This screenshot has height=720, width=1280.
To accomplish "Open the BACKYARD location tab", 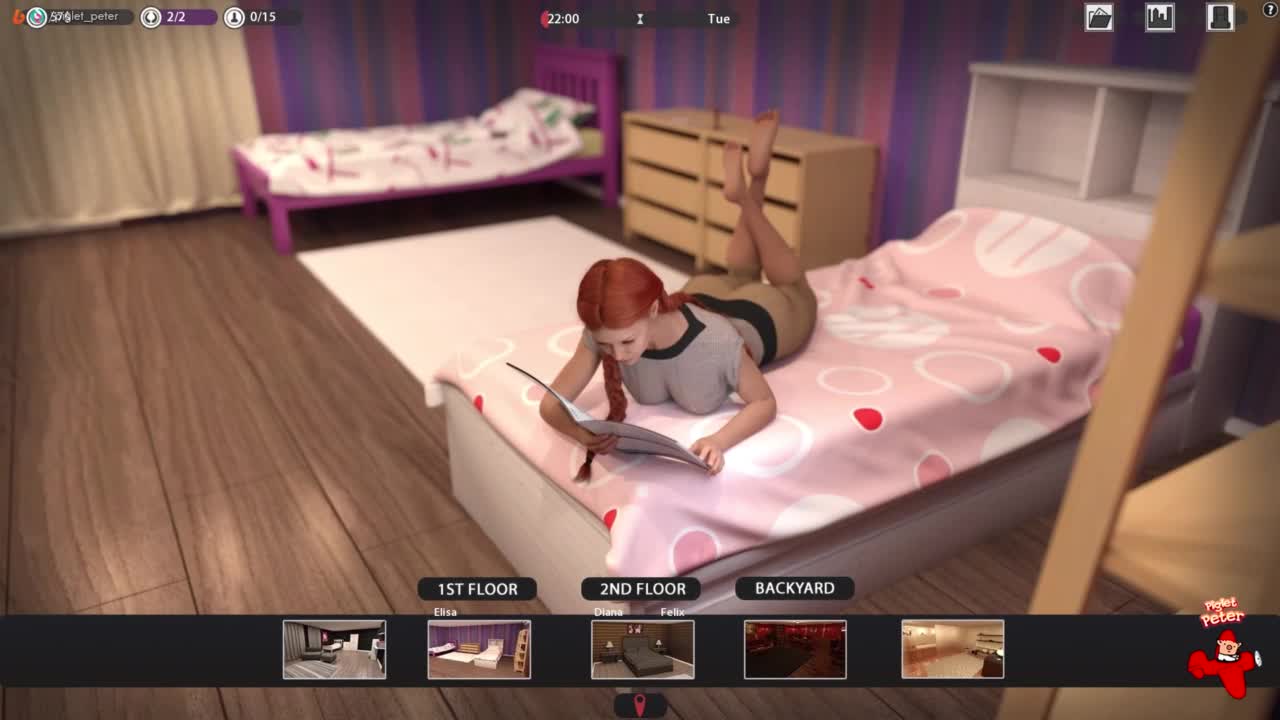I will pos(794,588).
